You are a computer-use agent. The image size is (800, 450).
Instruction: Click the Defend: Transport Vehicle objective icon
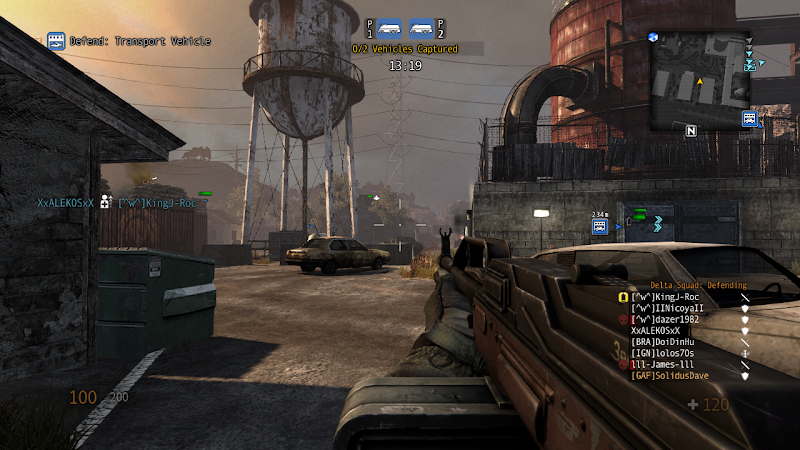pos(56,41)
